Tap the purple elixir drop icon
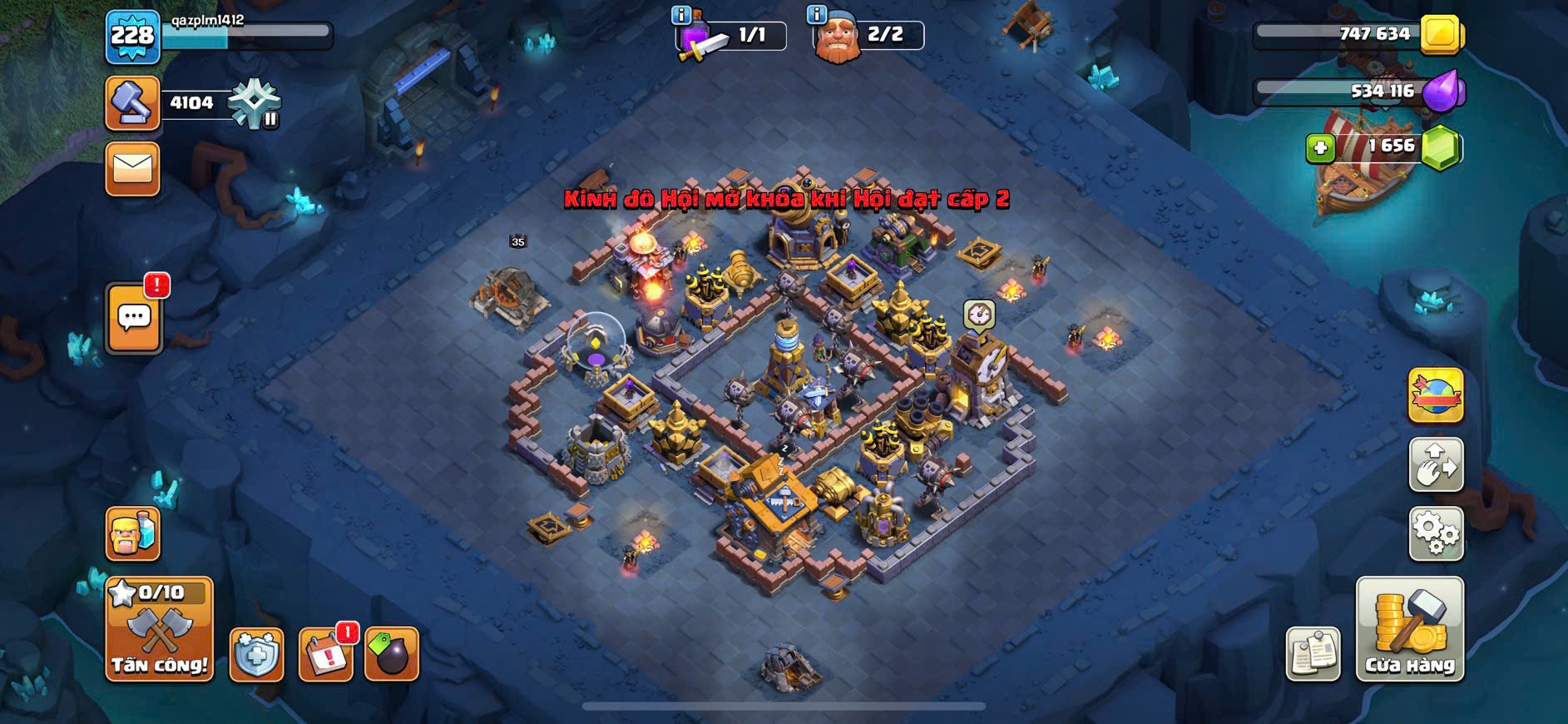The width and height of the screenshot is (1568, 724). (x=1442, y=90)
